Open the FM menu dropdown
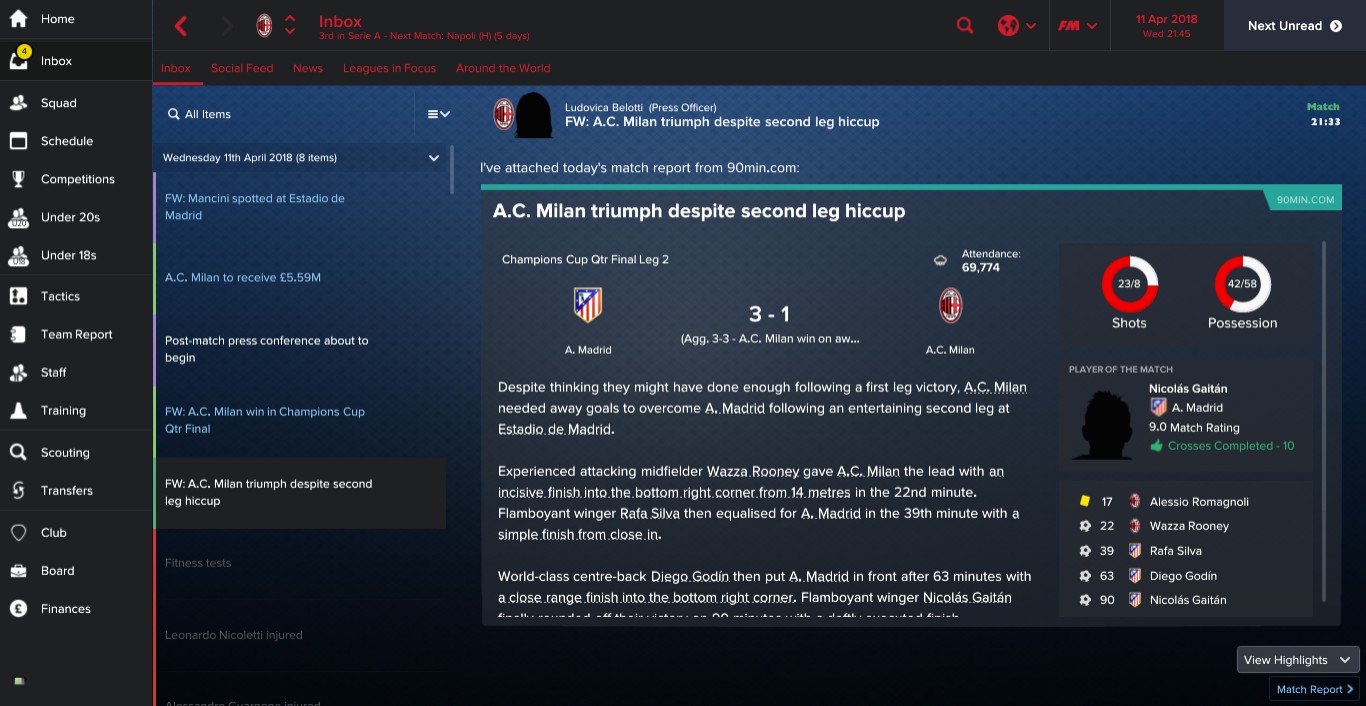The width and height of the screenshot is (1366, 706). 1078,26
